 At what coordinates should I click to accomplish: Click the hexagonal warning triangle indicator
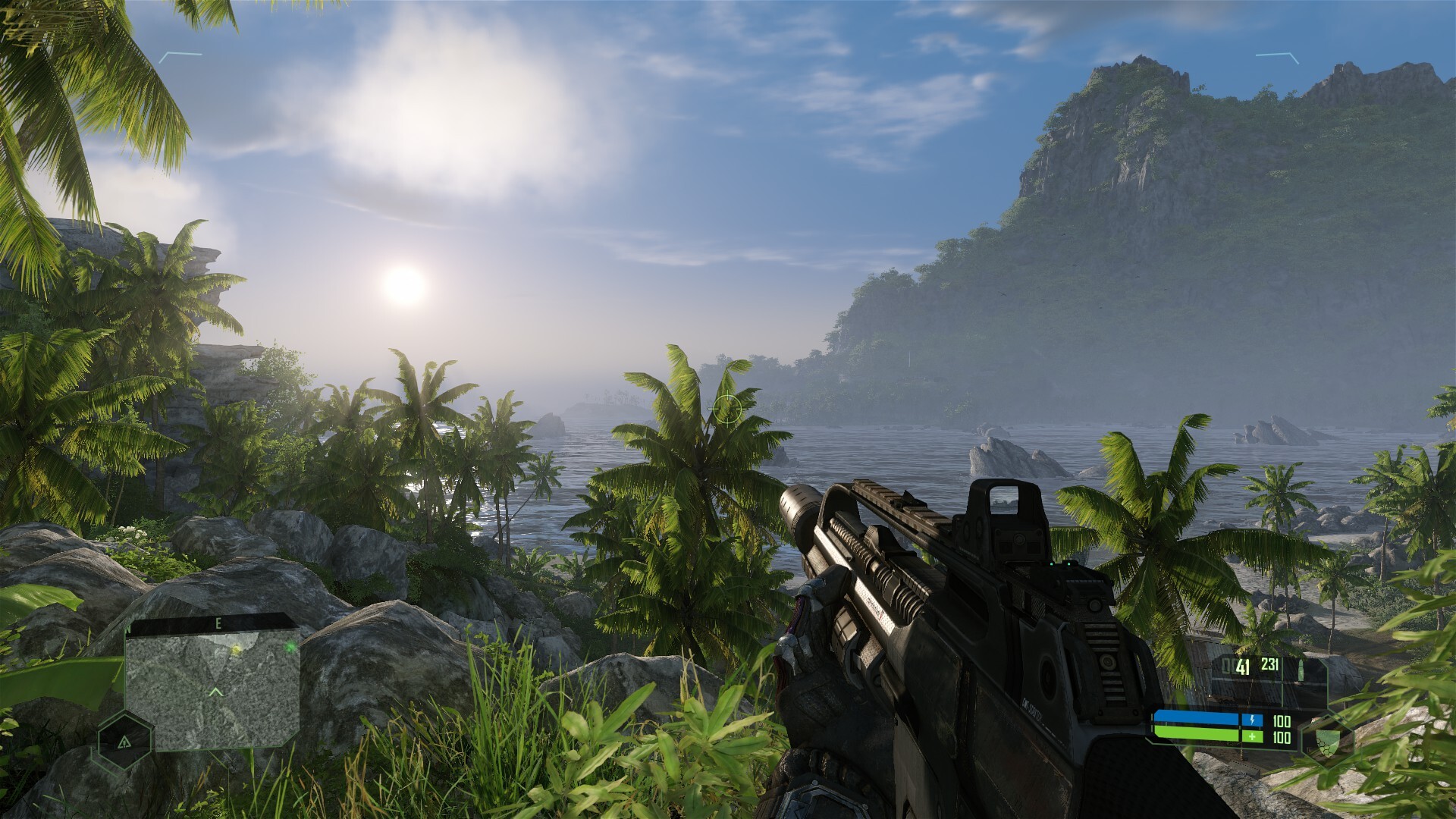(125, 742)
